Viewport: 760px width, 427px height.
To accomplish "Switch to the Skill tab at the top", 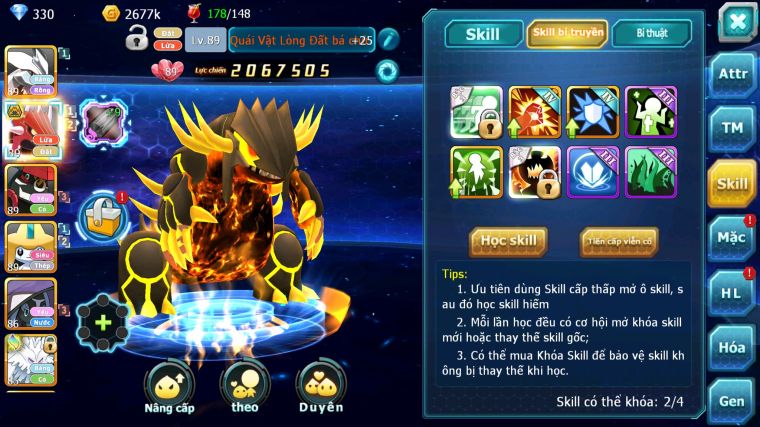I will (x=483, y=34).
